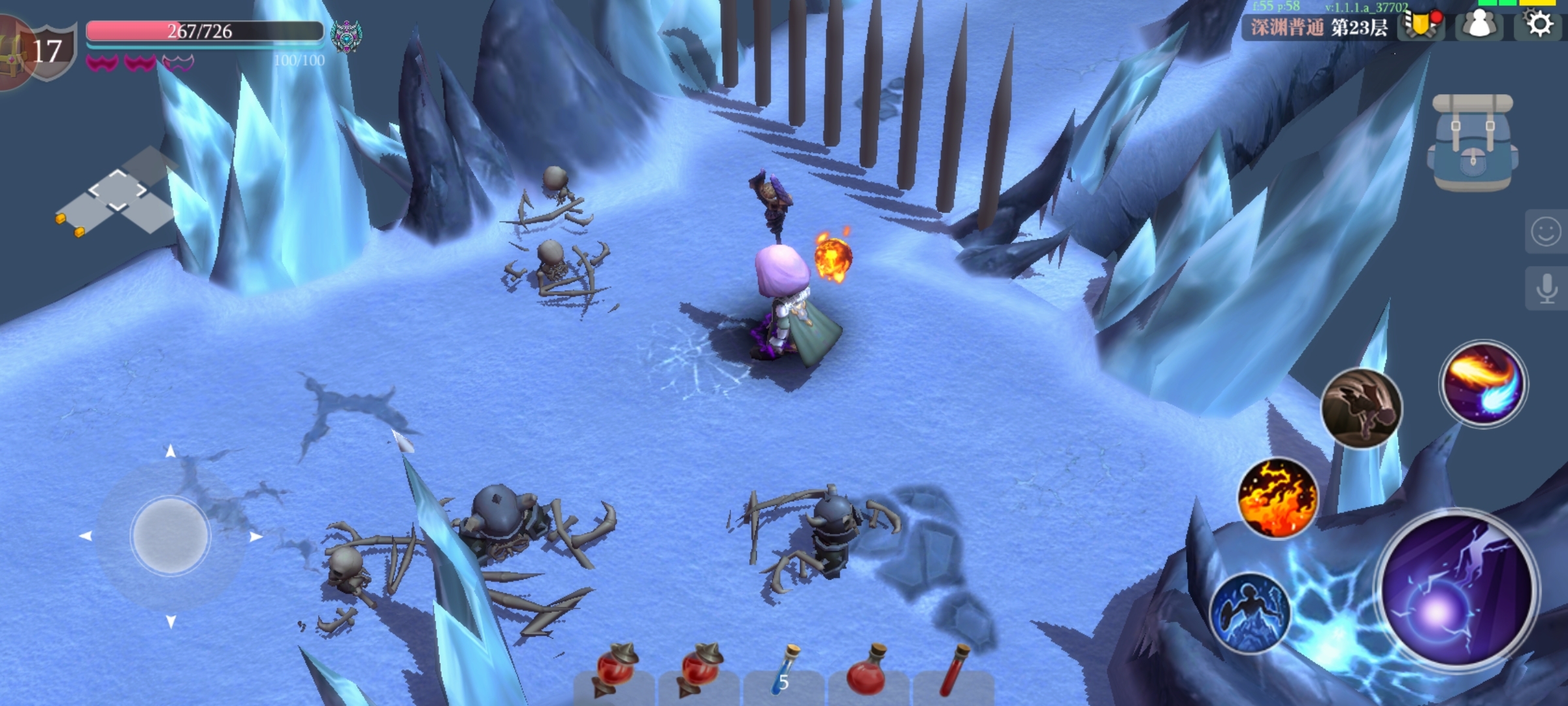Open the smiley emote button
The height and width of the screenshot is (706, 1568).
pyautogui.click(x=1546, y=231)
